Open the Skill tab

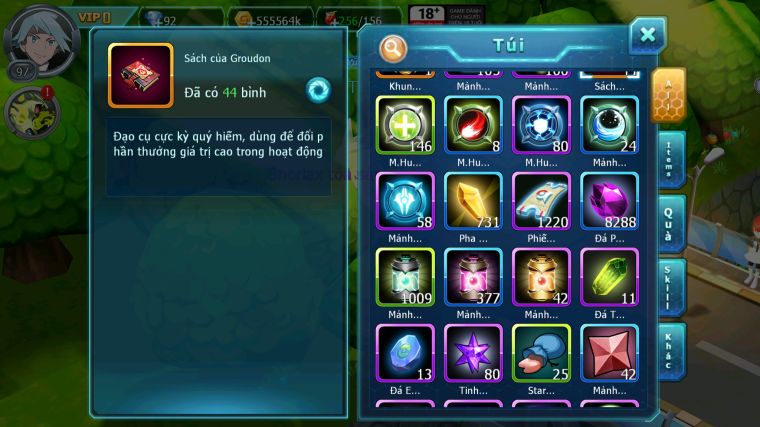point(671,287)
